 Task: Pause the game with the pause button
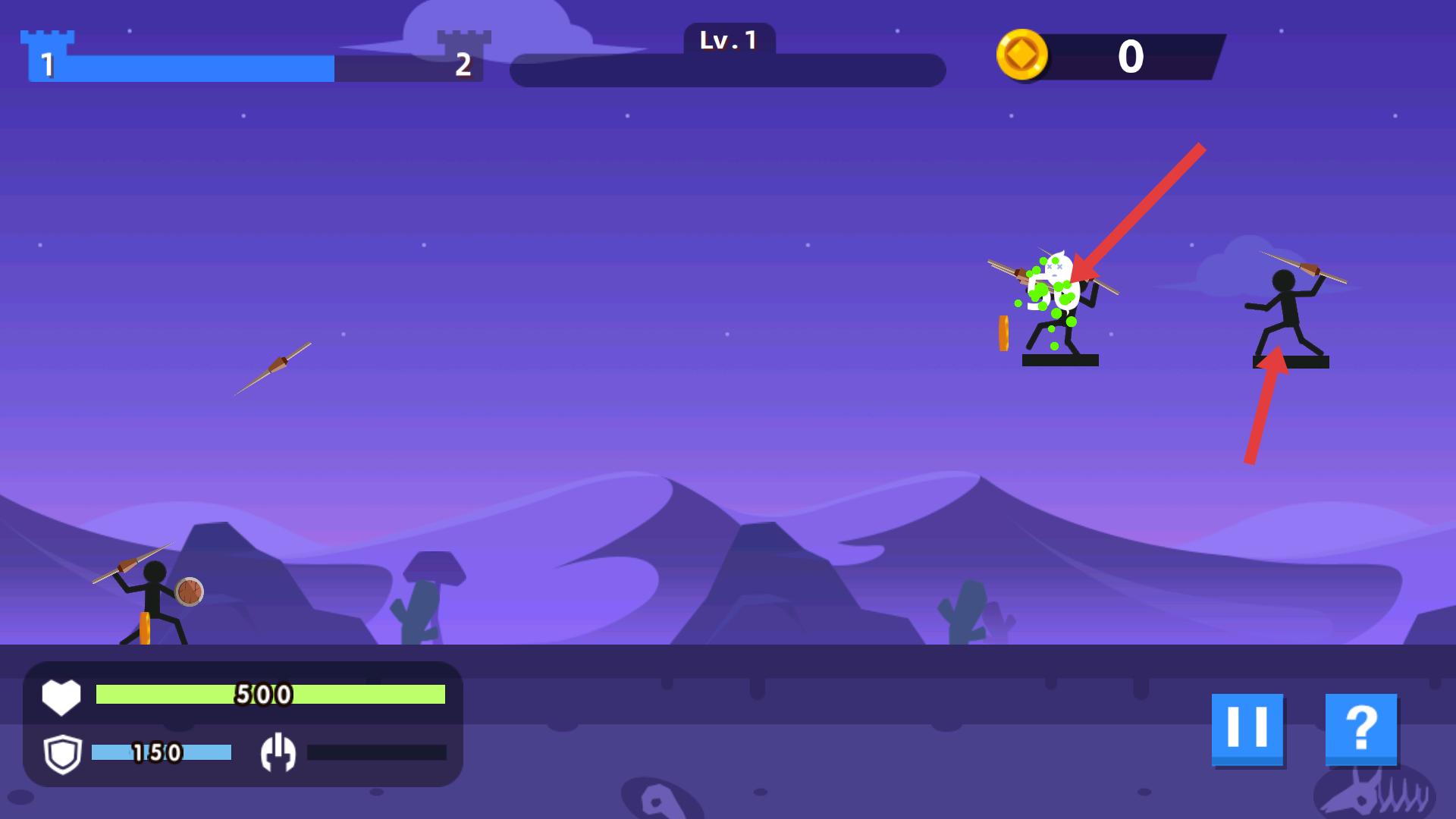[x=1247, y=729]
